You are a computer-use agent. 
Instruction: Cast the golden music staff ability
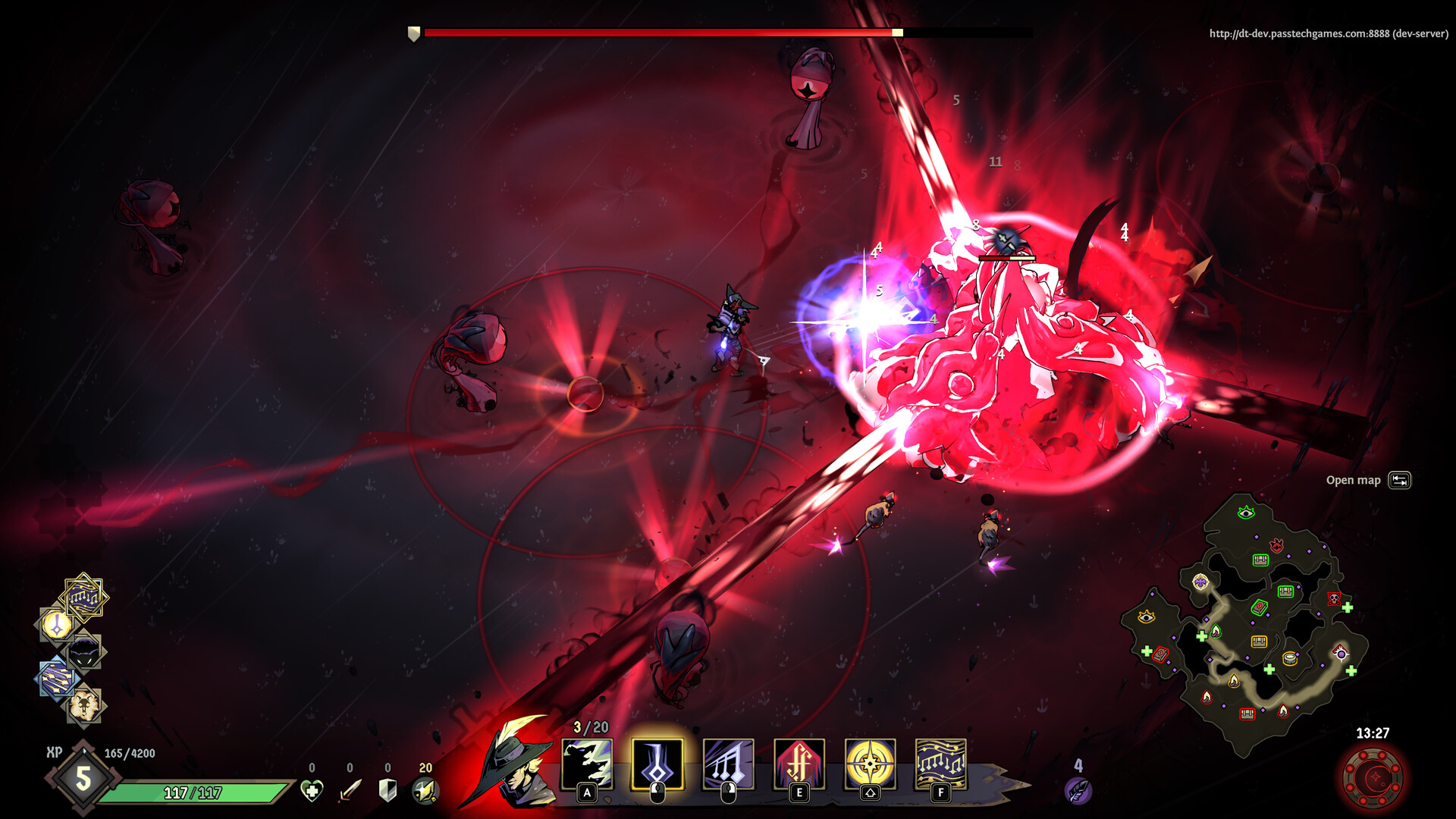click(x=940, y=764)
